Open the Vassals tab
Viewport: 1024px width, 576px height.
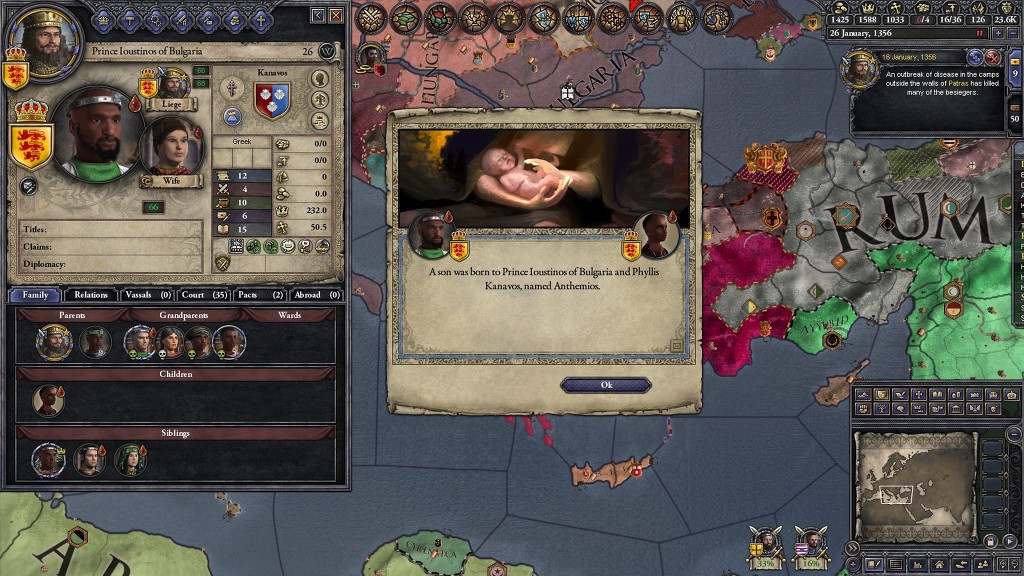coord(147,295)
